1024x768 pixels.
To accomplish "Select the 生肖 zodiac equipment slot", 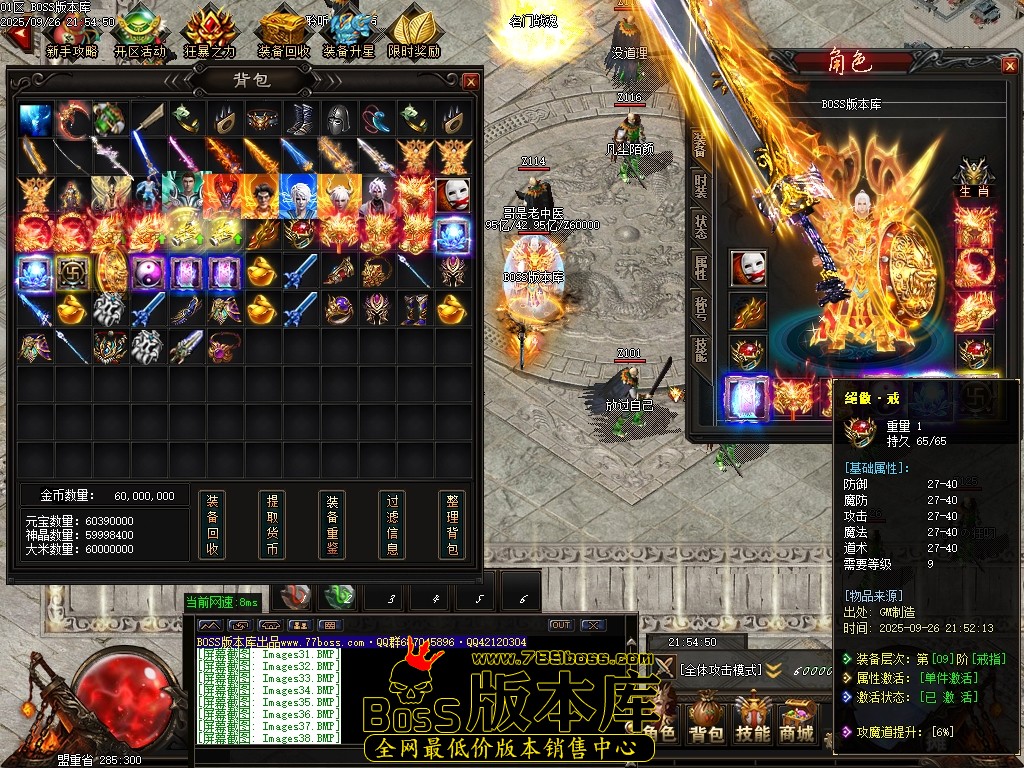I will click(x=974, y=176).
